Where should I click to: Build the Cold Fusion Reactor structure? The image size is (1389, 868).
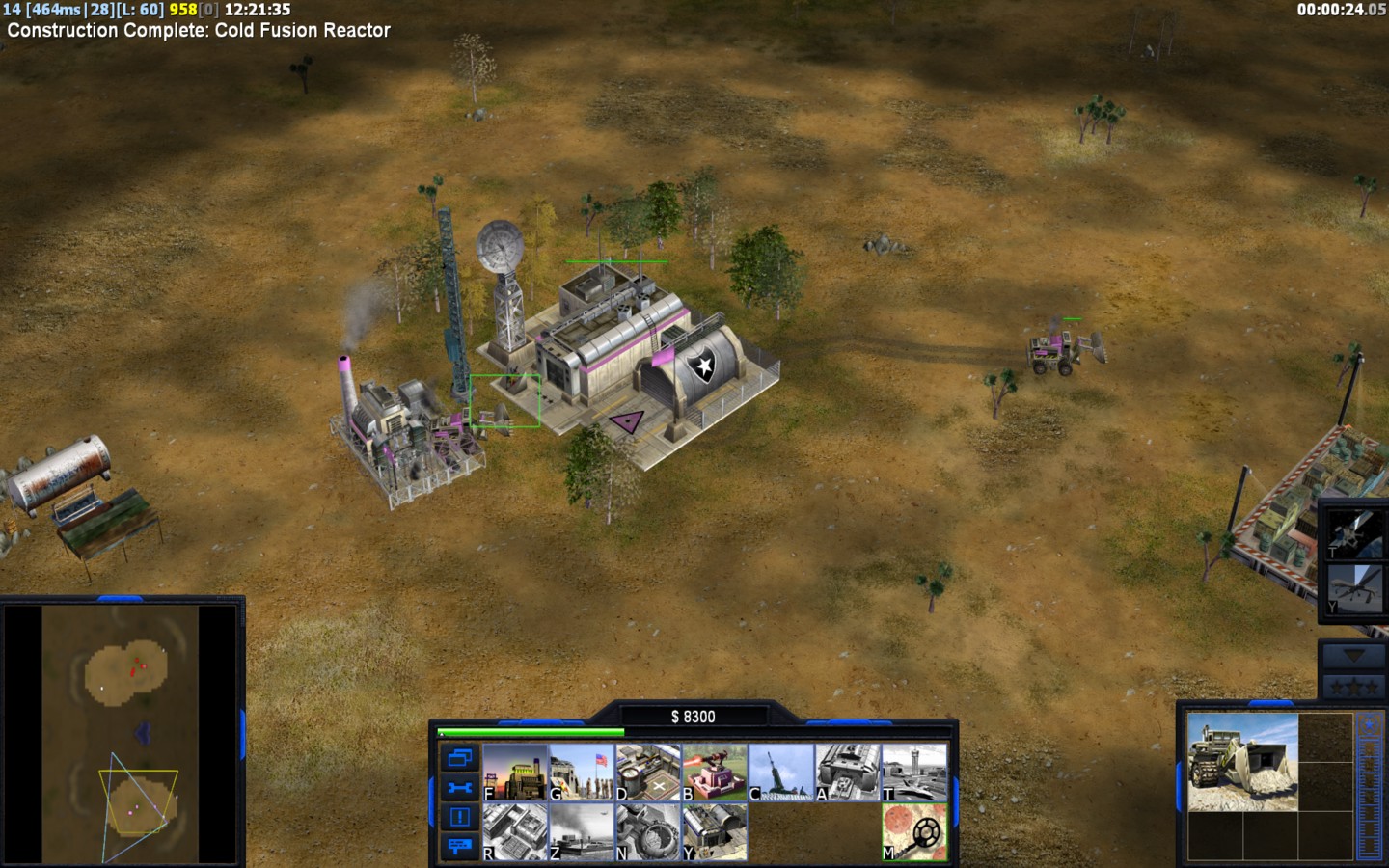[514, 771]
